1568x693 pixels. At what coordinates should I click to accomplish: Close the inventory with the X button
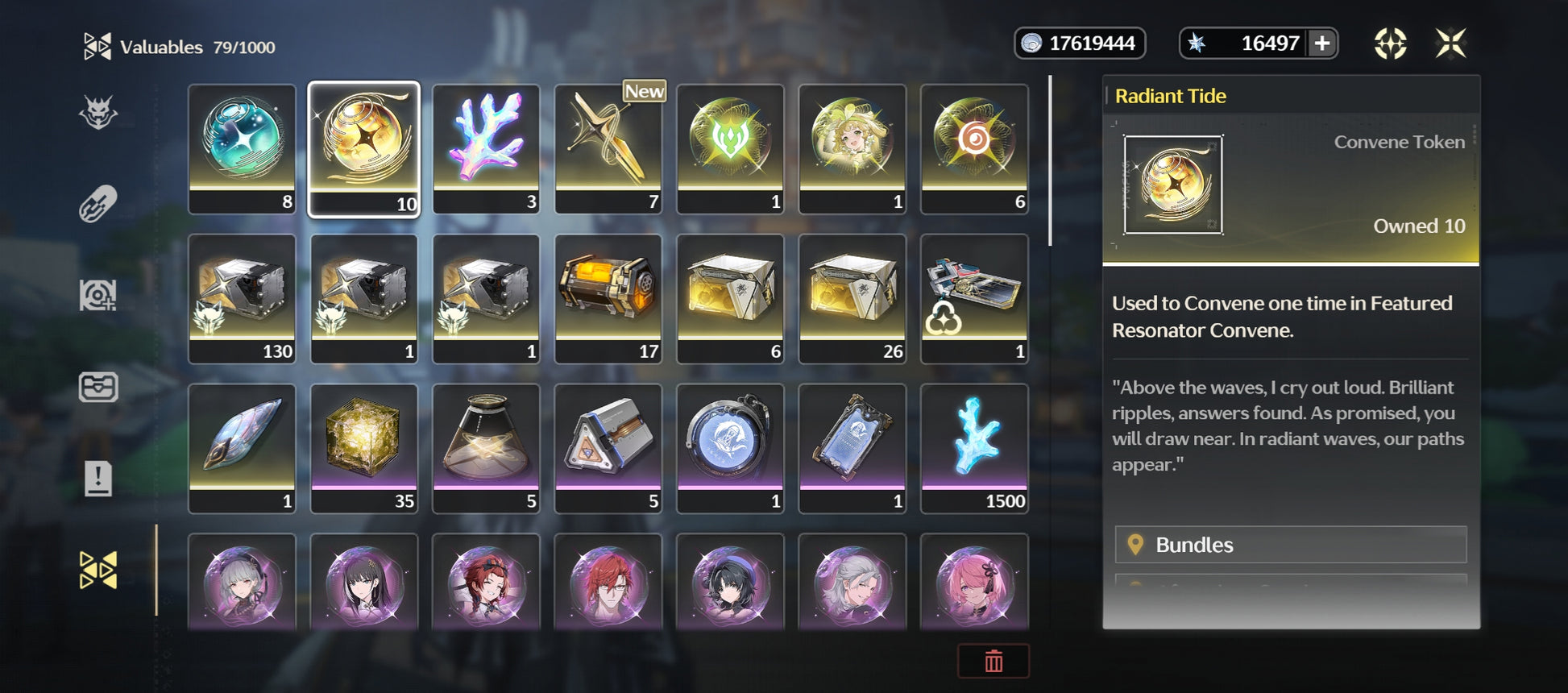pyautogui.click(x=1450, y=44)
